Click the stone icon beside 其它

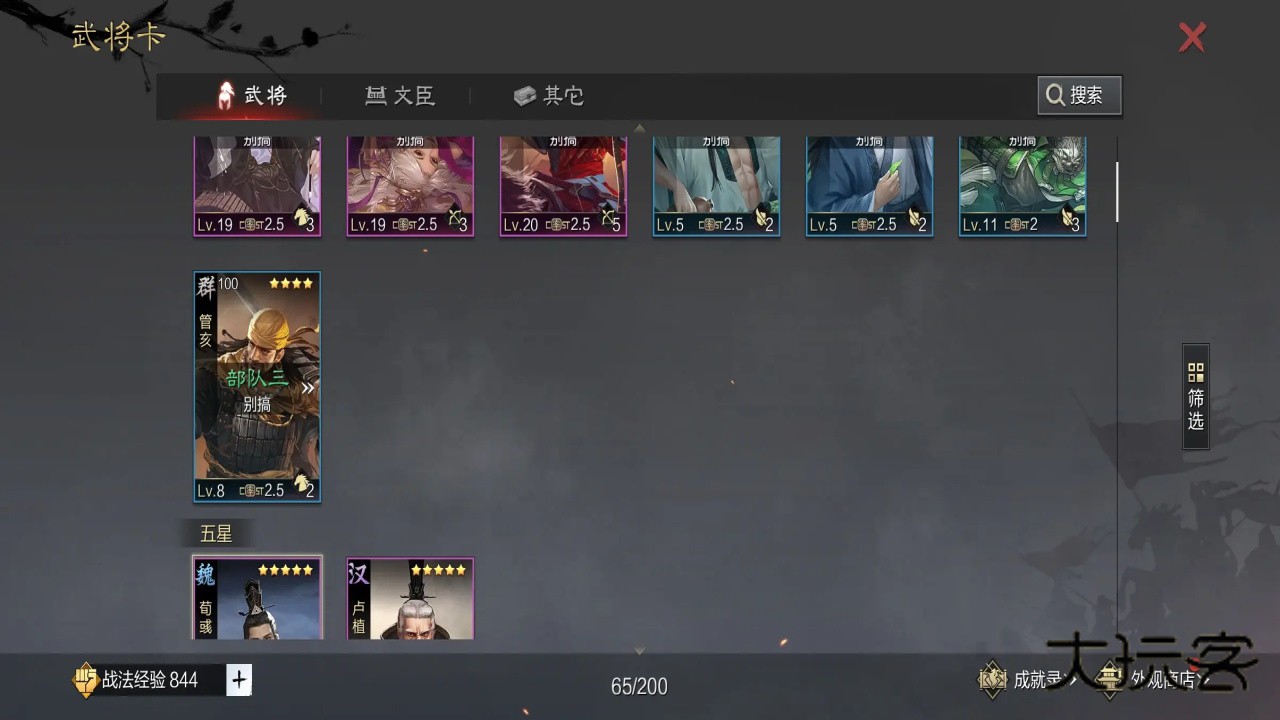tap(525, 95)
